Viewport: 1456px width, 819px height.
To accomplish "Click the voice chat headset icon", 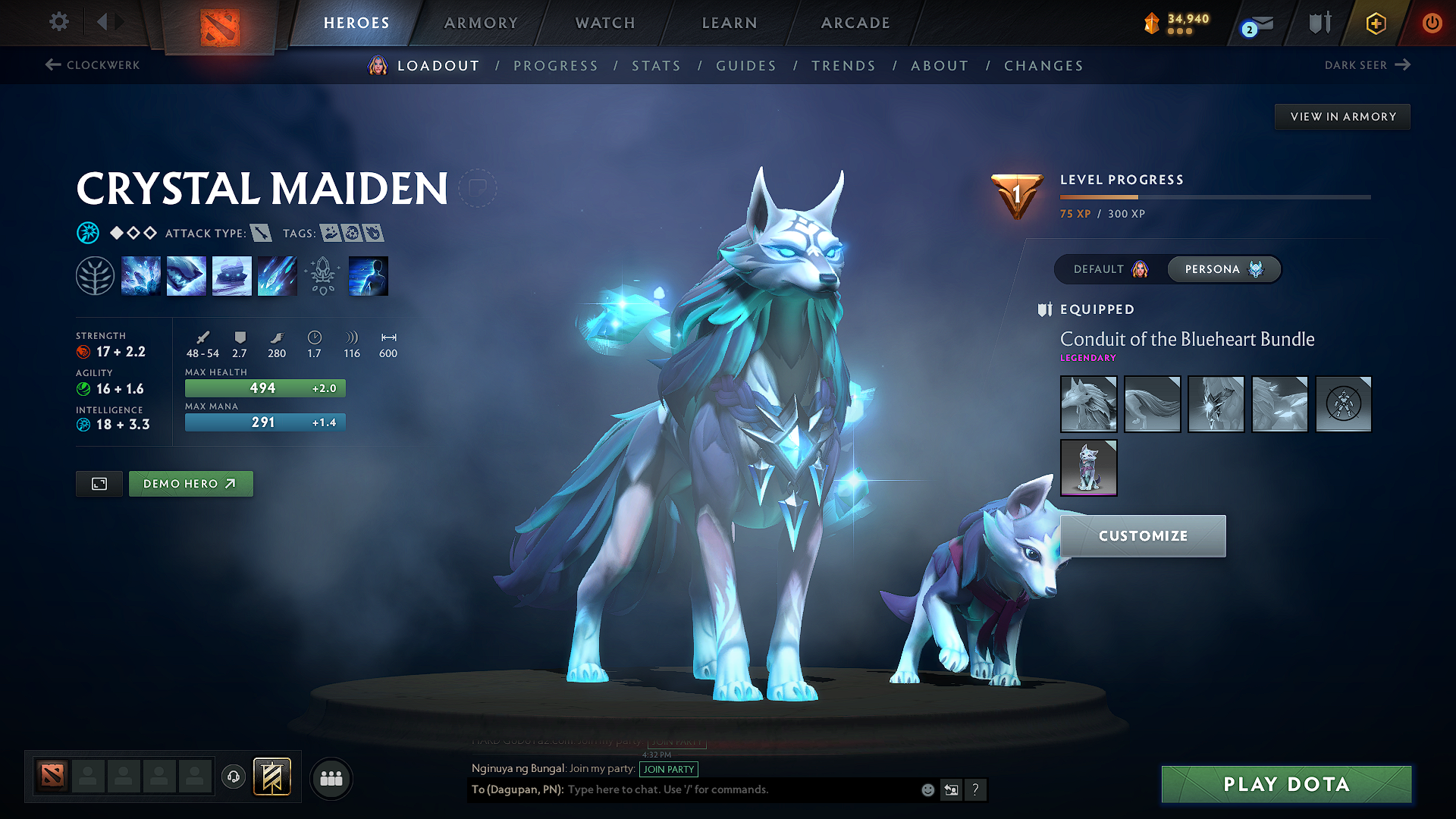I will [233, 778].
